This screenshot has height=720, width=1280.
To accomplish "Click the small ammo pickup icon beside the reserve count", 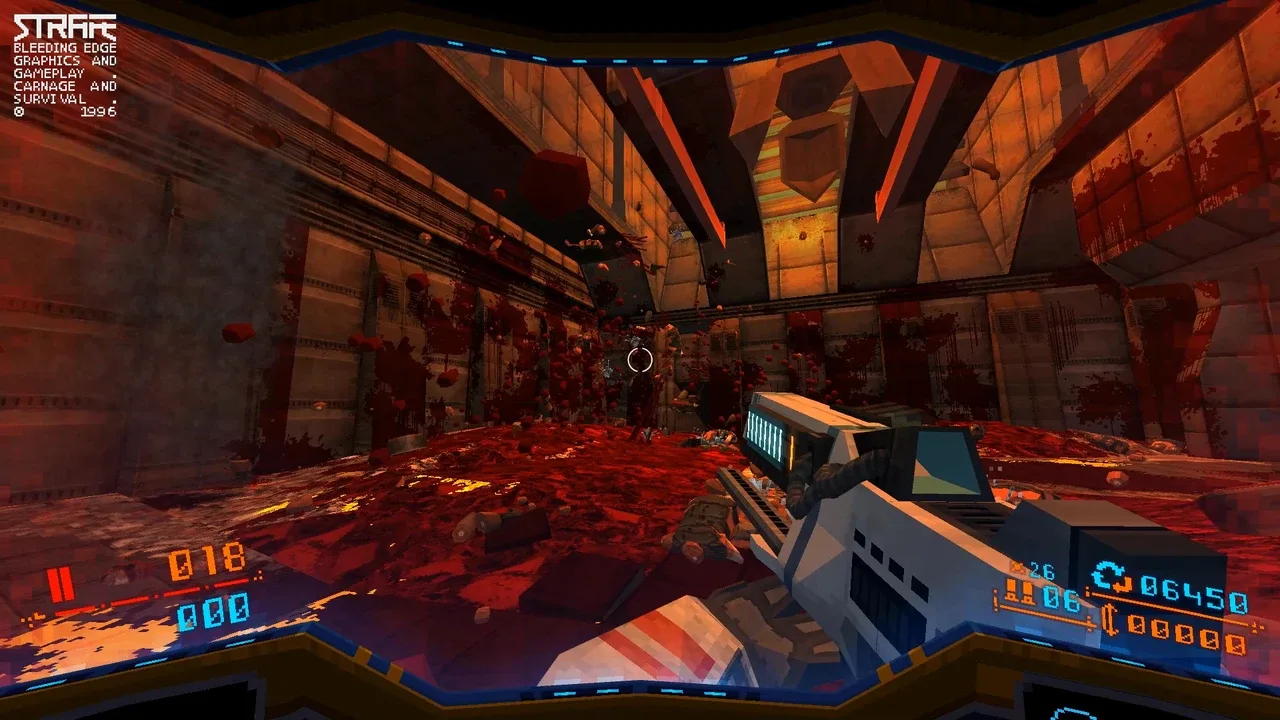I will click(x=1016, y=566).
